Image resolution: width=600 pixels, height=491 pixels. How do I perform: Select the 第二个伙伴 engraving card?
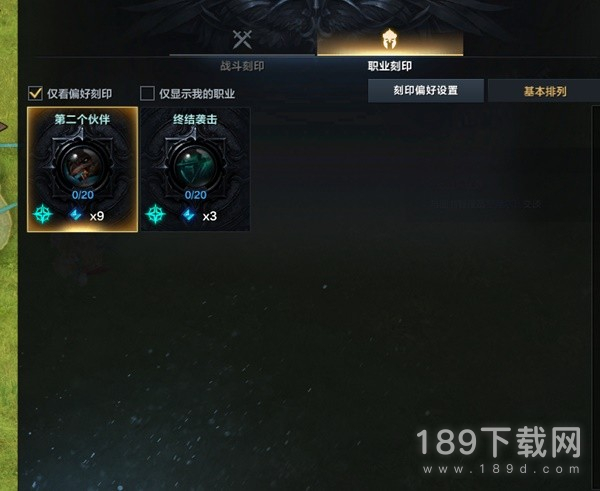tap(83, 170)
